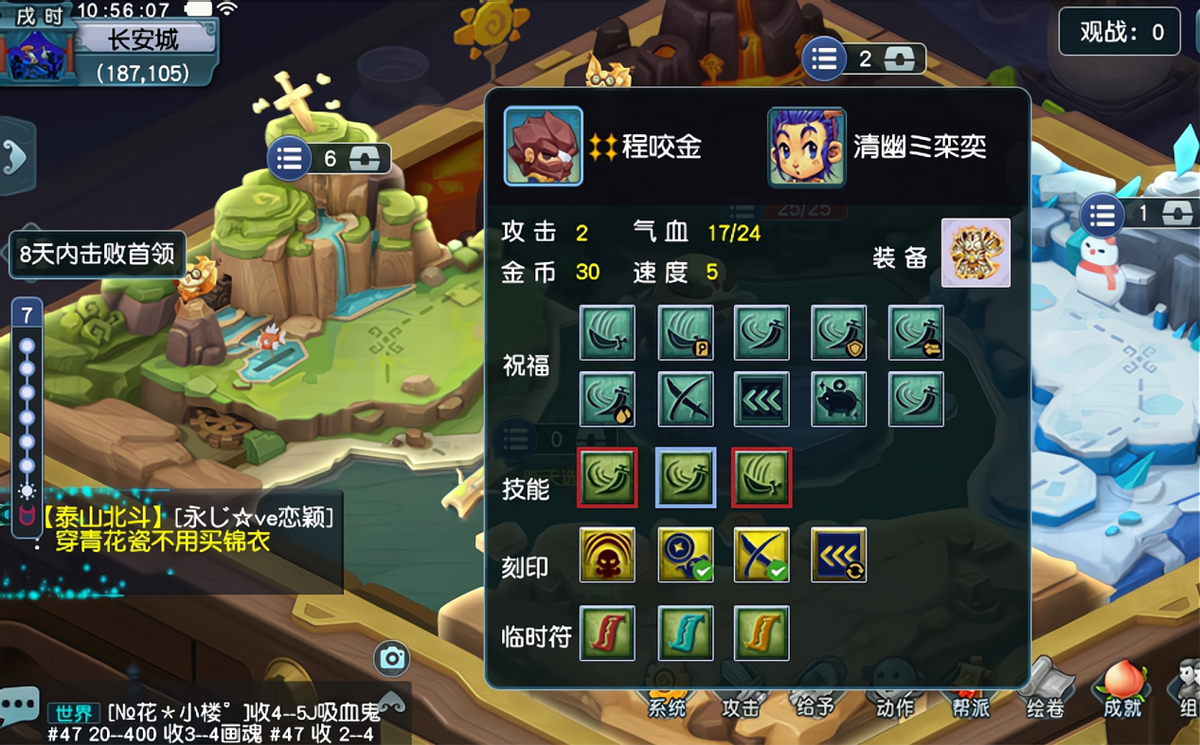This screenshot has height=745, width=1200.
Task: Select the blue temporary talisman
Action: 685,632
